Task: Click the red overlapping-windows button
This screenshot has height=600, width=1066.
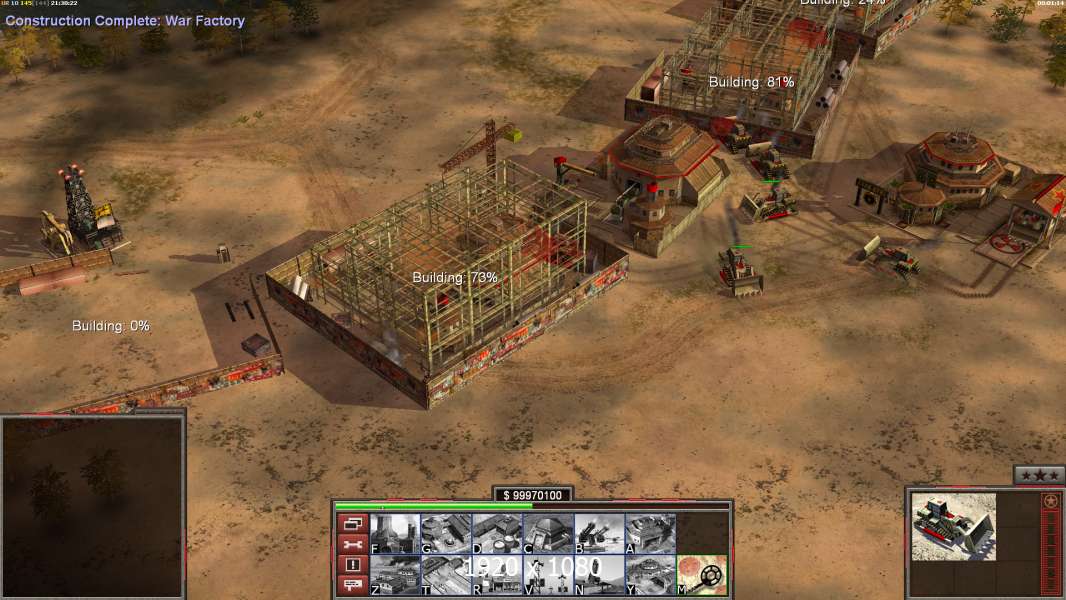Action: [x=352, y=523]
